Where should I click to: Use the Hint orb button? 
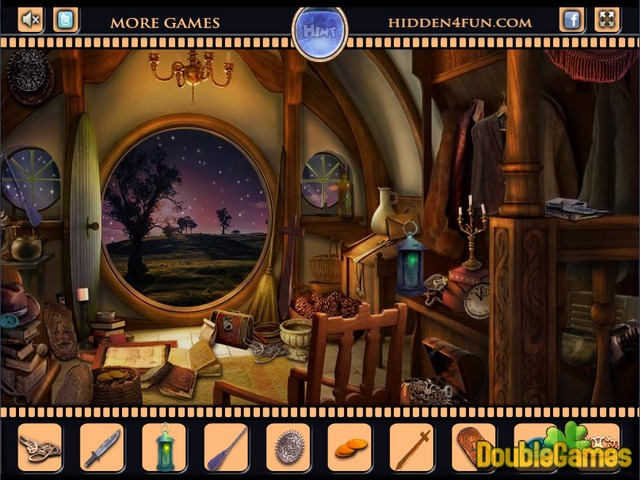point(319,32)
